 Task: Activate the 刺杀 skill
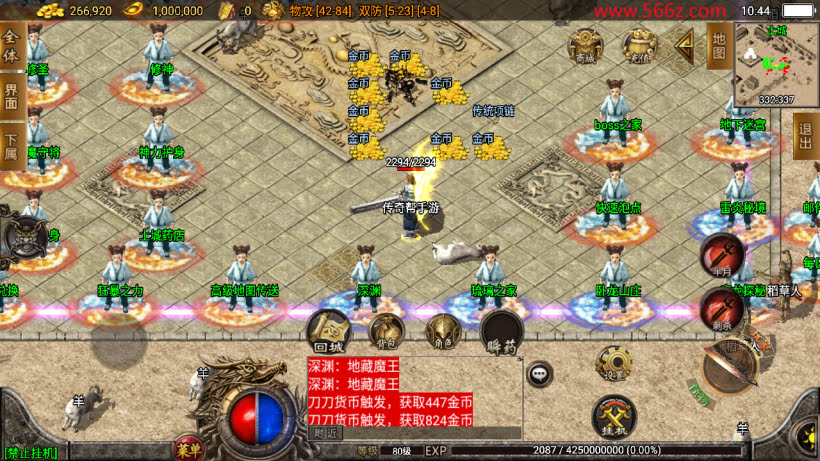(720, 309)
